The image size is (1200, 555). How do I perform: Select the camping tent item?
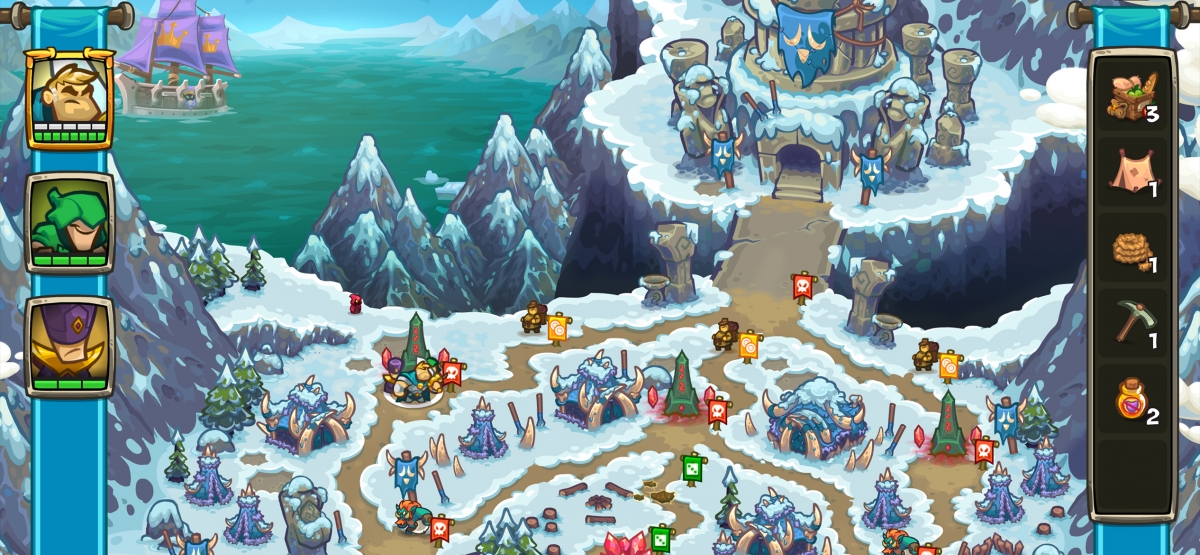point(1132,174)
